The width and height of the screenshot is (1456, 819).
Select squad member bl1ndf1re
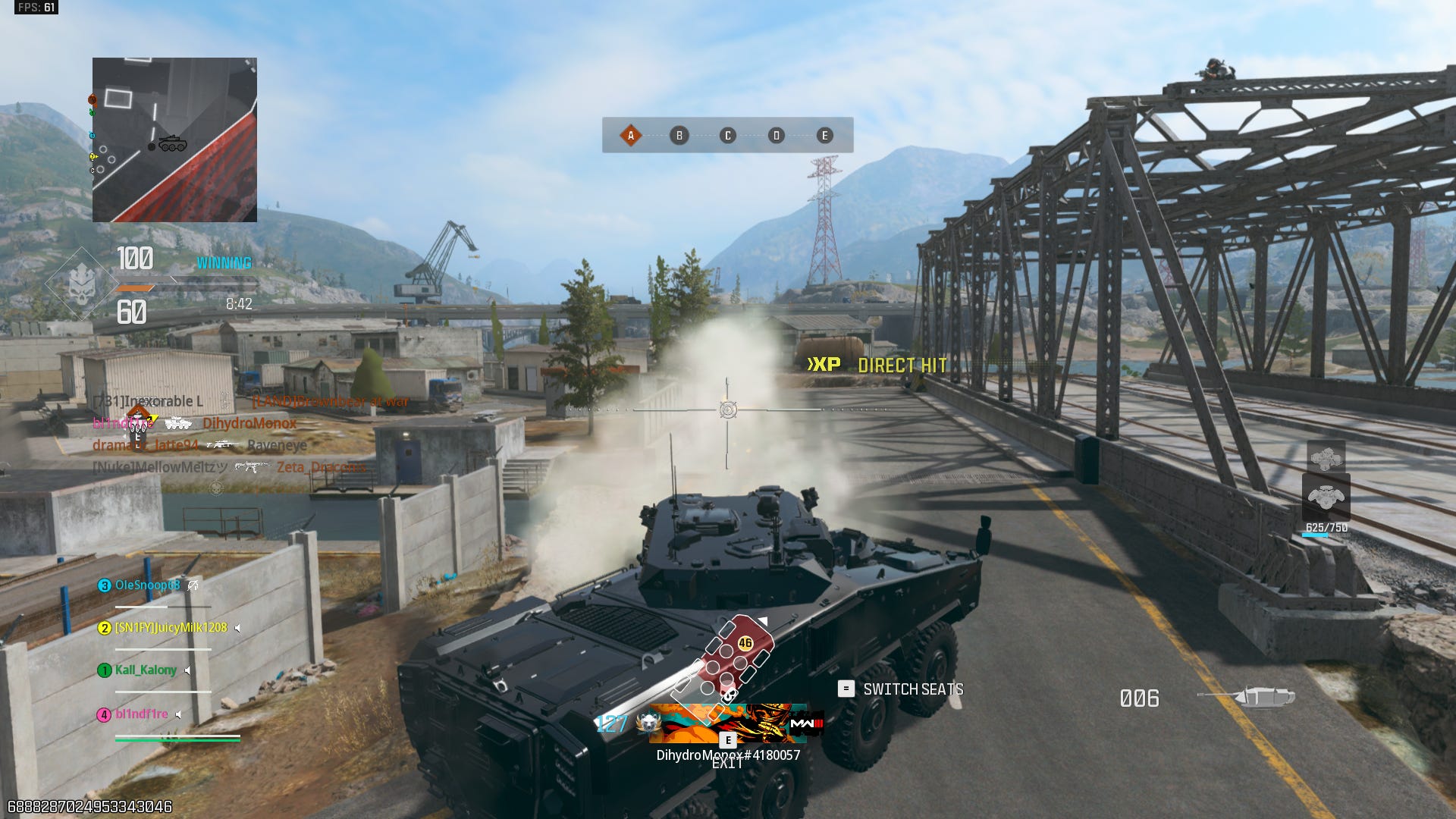[x=141, y=714]
